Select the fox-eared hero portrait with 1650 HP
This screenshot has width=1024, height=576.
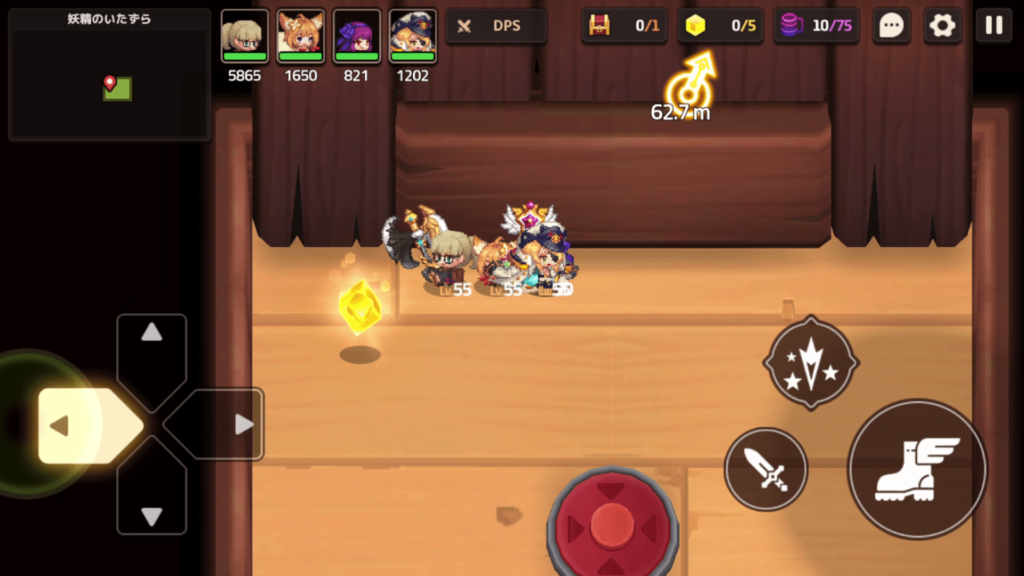click(301, 36)
